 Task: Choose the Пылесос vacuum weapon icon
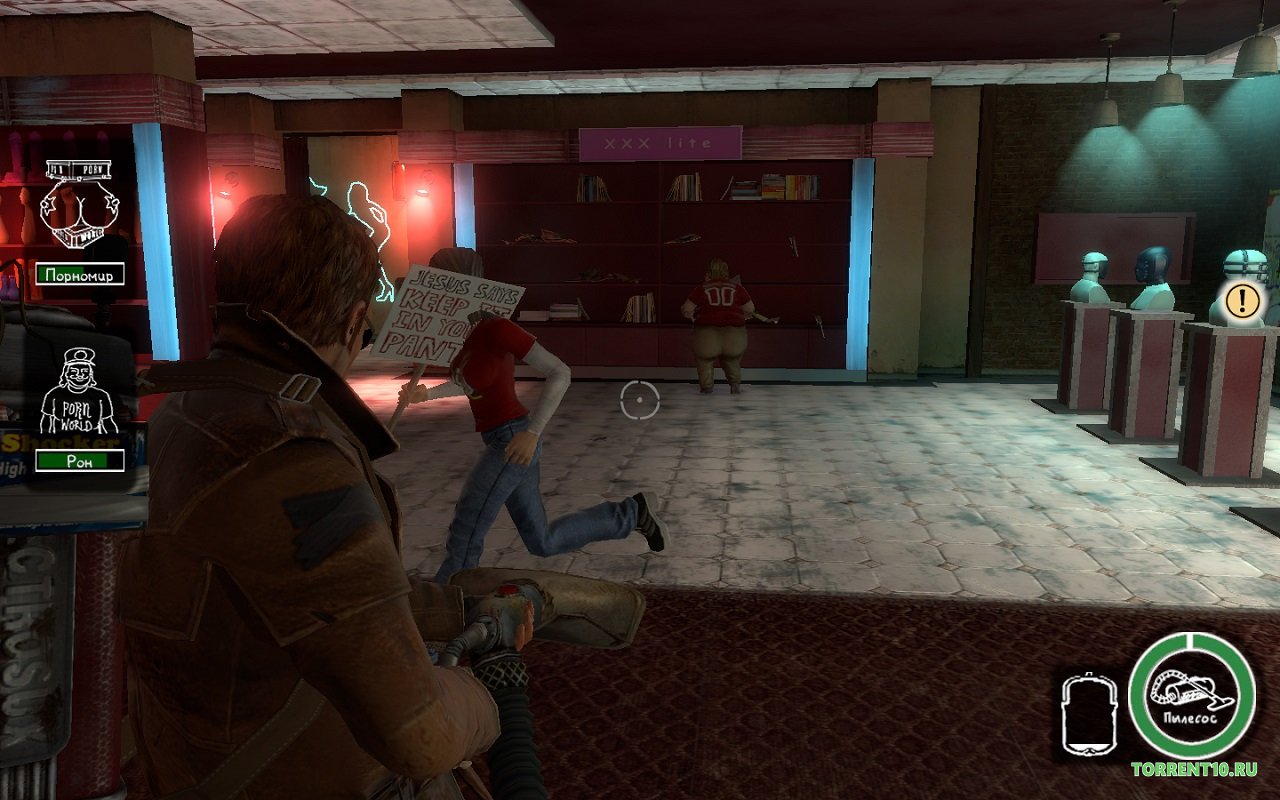coord(1190,696)
